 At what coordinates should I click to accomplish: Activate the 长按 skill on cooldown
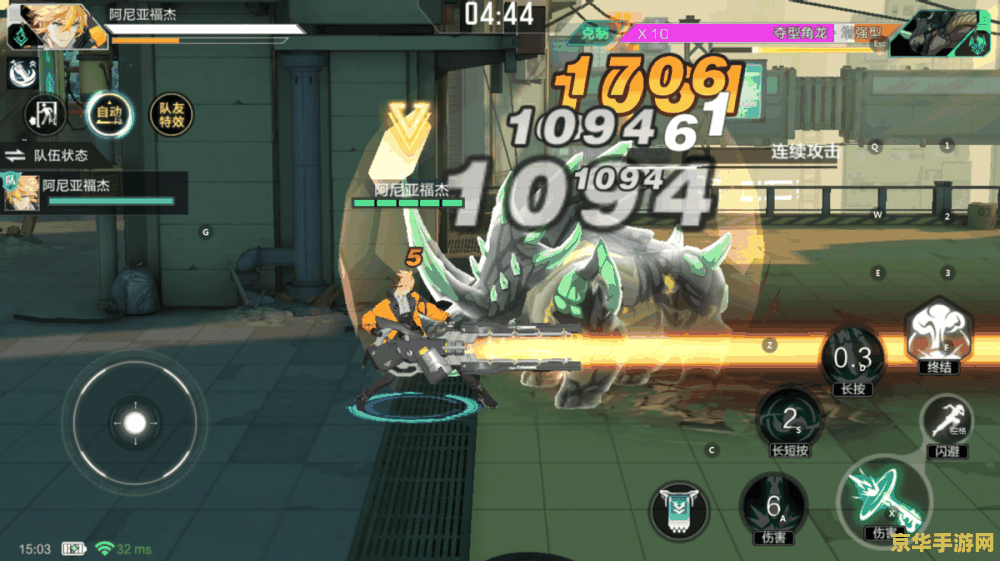coord(852,359)
